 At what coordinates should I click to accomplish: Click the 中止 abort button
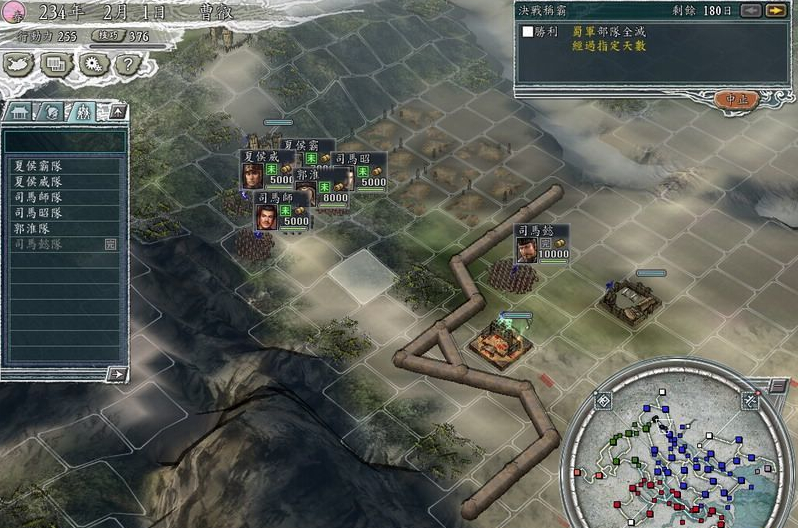point(736,99)
